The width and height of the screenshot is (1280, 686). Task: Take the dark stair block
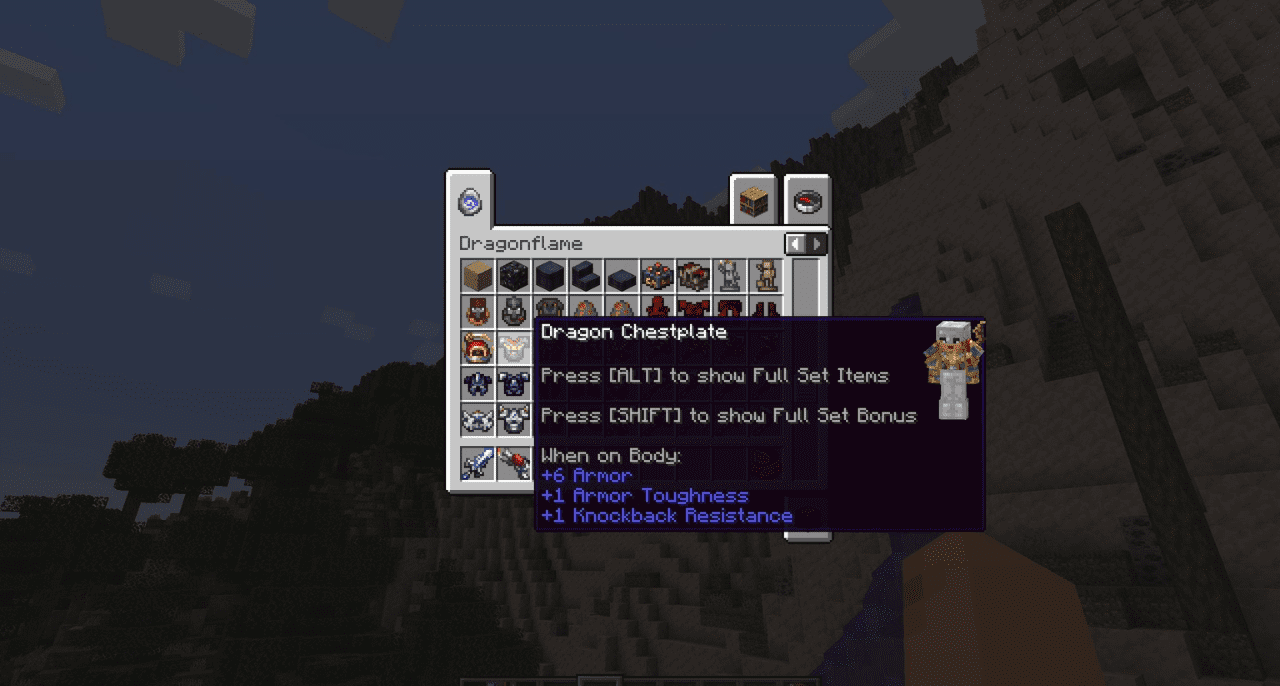pos(586,276)
